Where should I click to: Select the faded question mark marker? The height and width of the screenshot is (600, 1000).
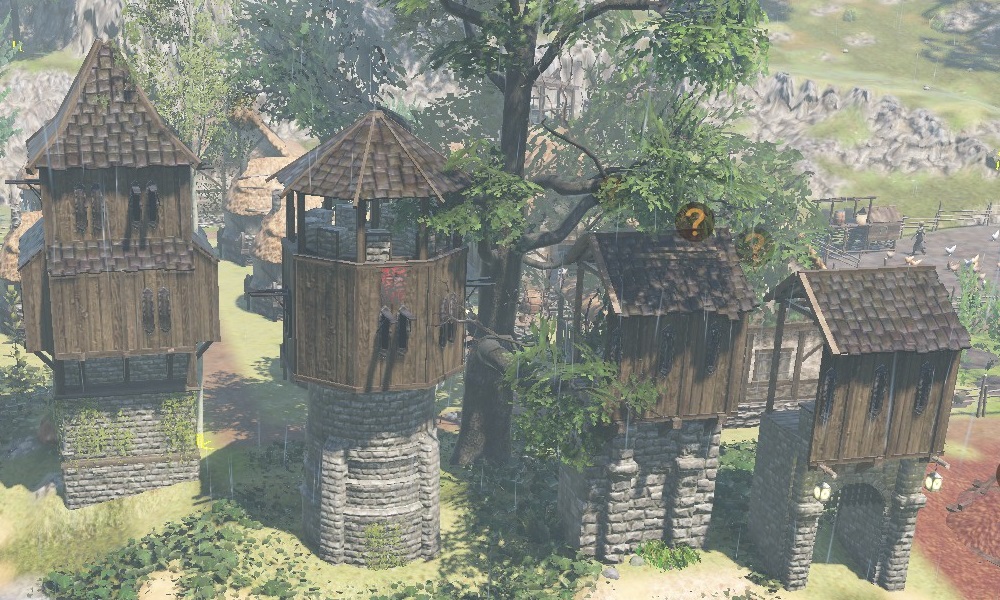click(753, 244)
